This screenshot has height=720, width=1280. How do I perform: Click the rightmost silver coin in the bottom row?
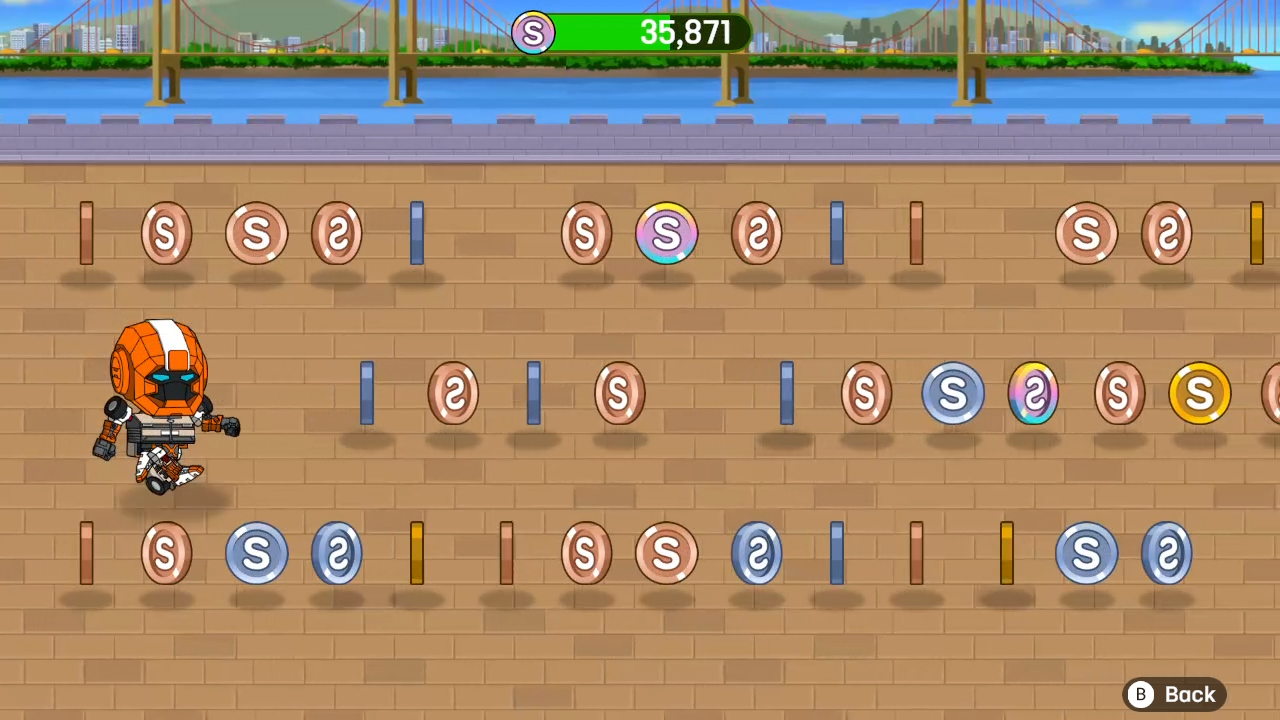pyautogui.click(x=1167, y=553)
